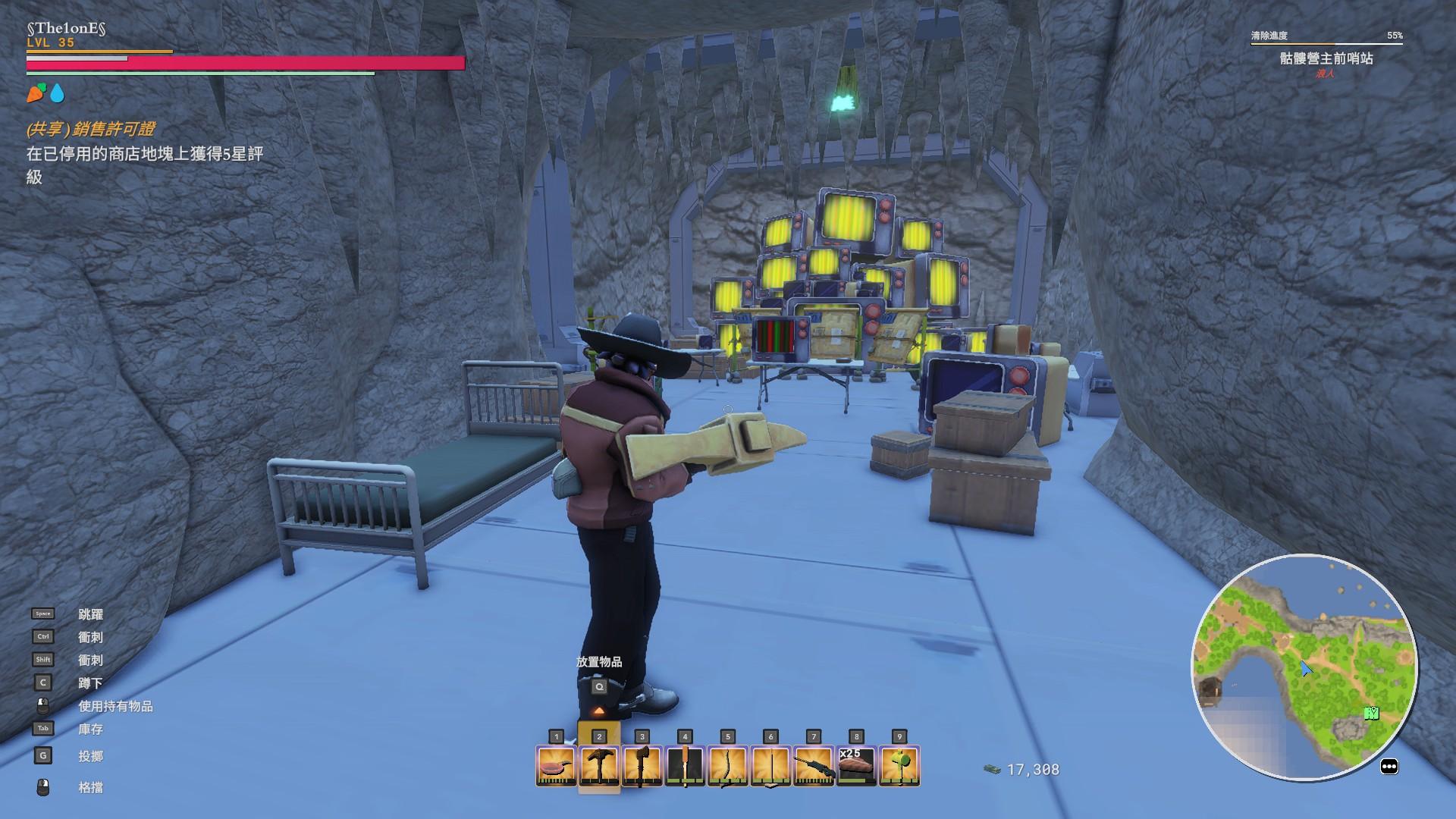
Task: Open the circular minimap
Action: pyautogui.click(x=1304, y=667)
